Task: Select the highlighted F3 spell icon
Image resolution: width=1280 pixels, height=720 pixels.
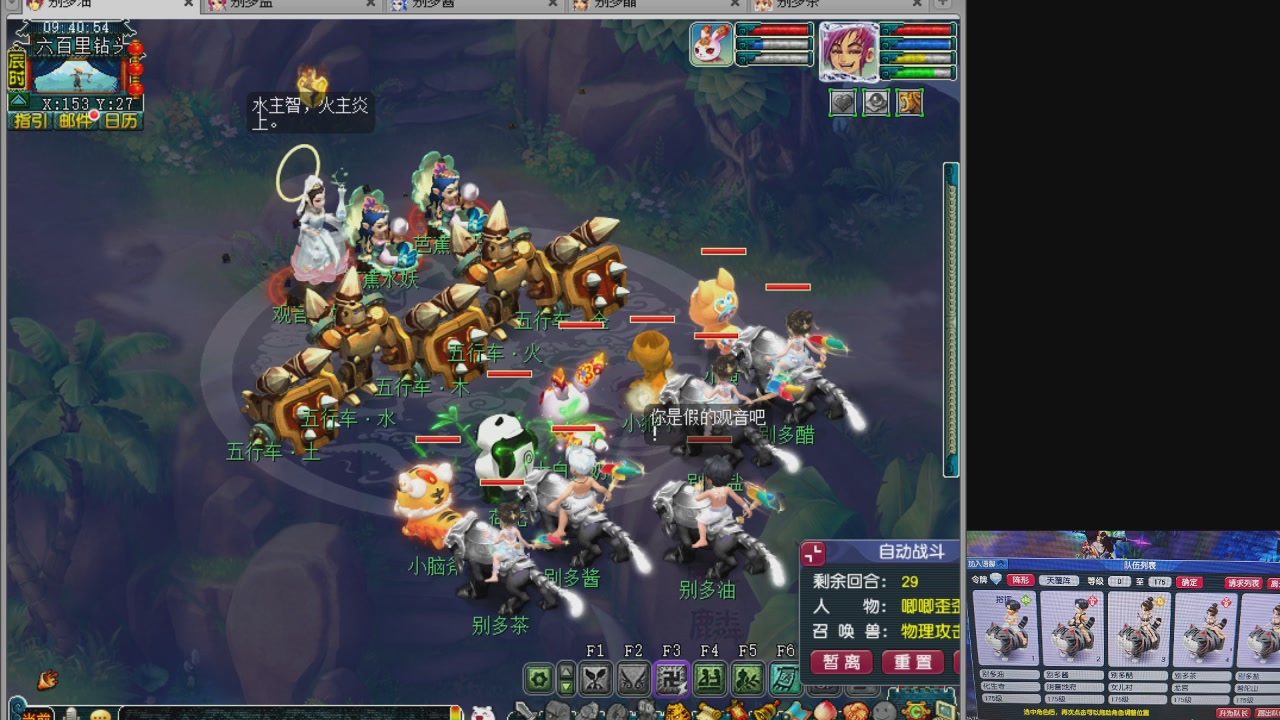Action: coord(671,677)
